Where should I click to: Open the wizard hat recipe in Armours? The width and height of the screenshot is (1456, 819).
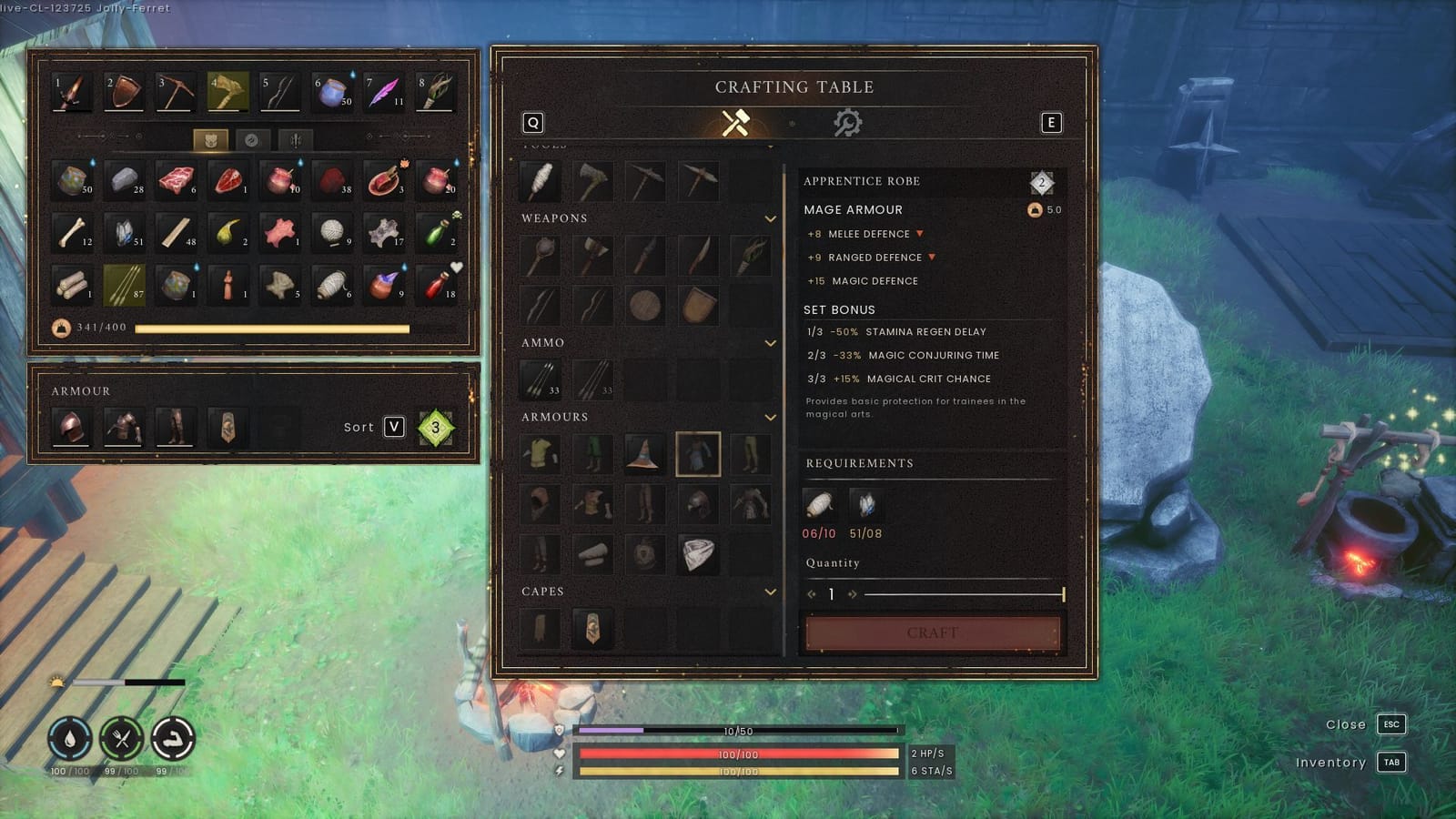click(x=644, y=456)
